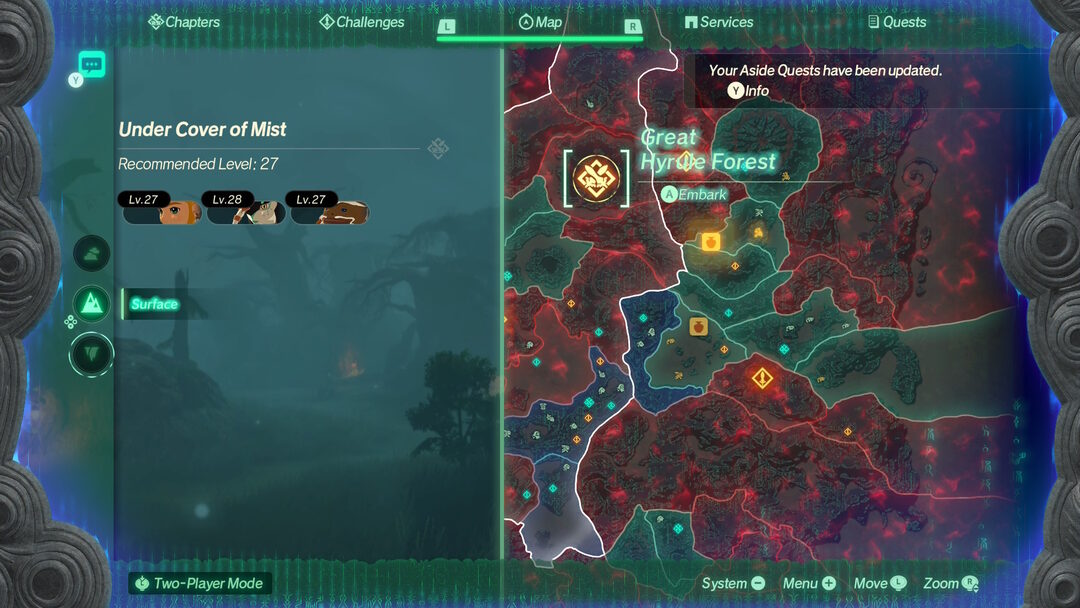
Task: Select the Under Cover of Mist battle emblem
Action: [x=596, y=177]
